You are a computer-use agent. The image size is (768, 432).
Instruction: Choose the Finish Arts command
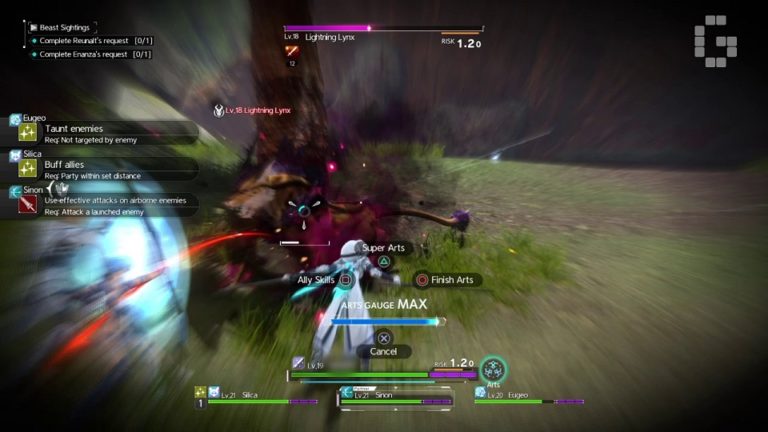[446, 280]
